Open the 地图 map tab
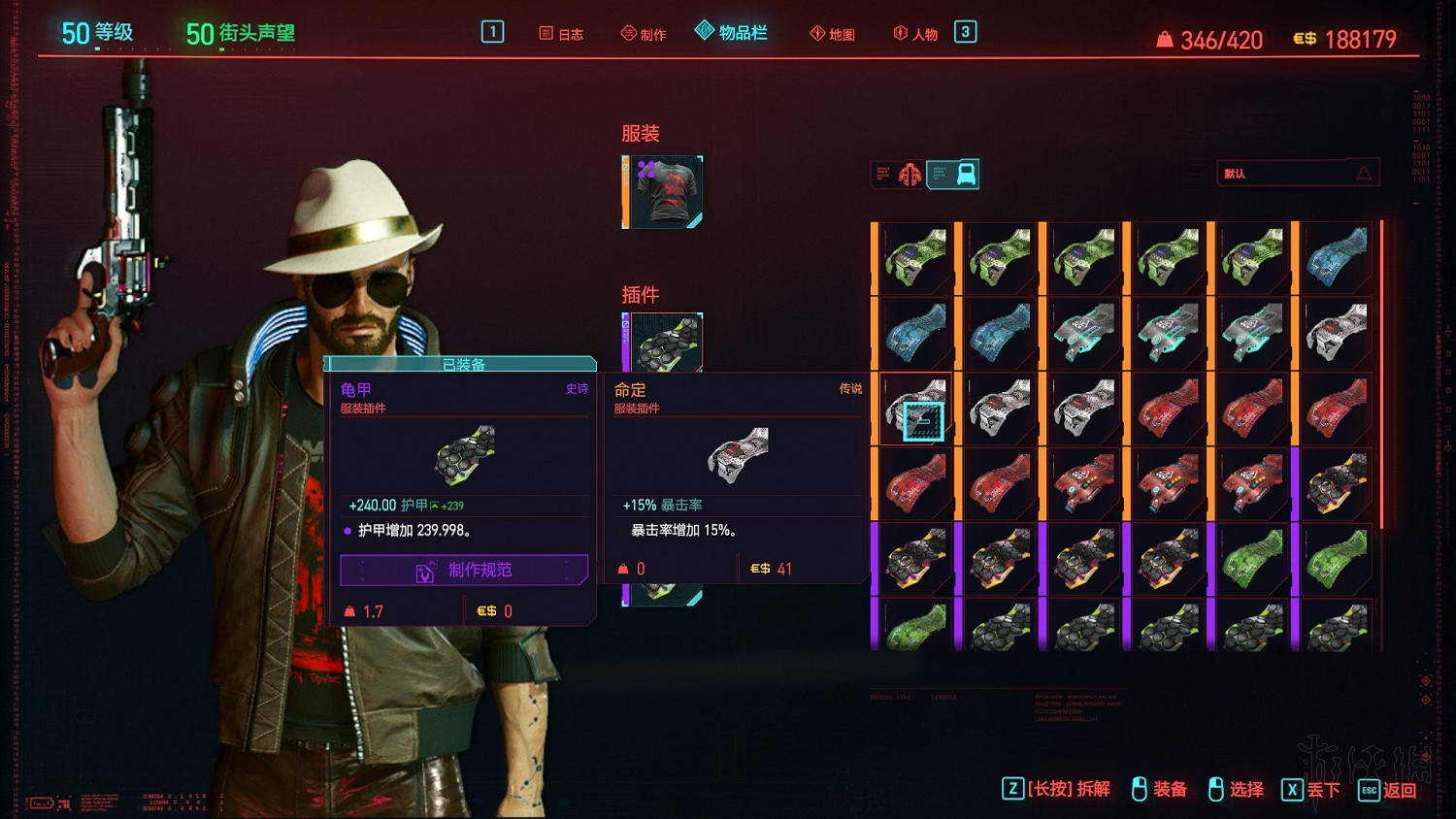 tap(833, 34)
